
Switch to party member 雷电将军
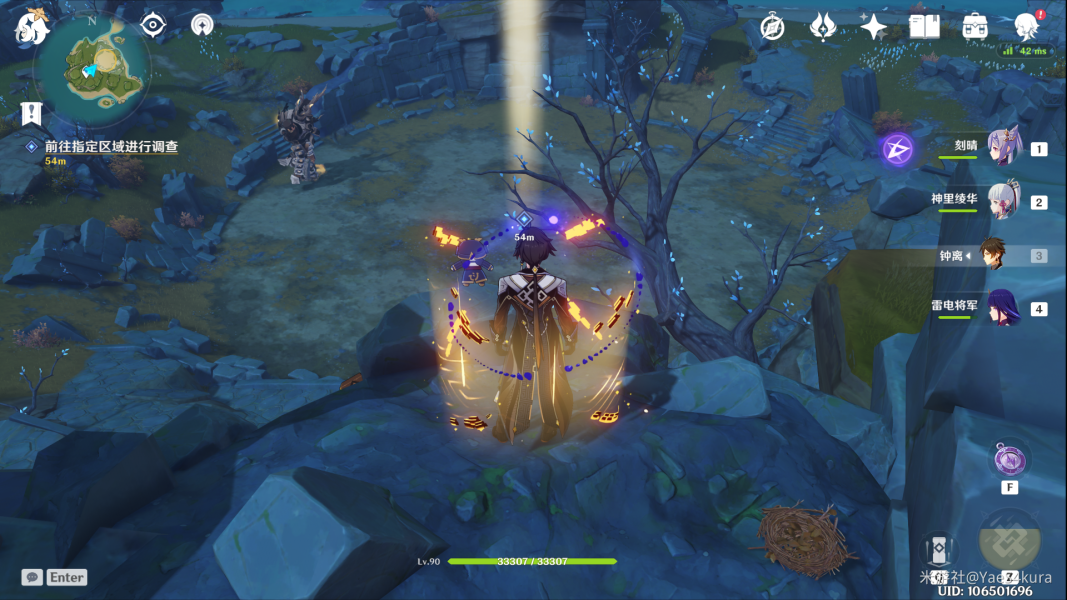[1003, 306]
